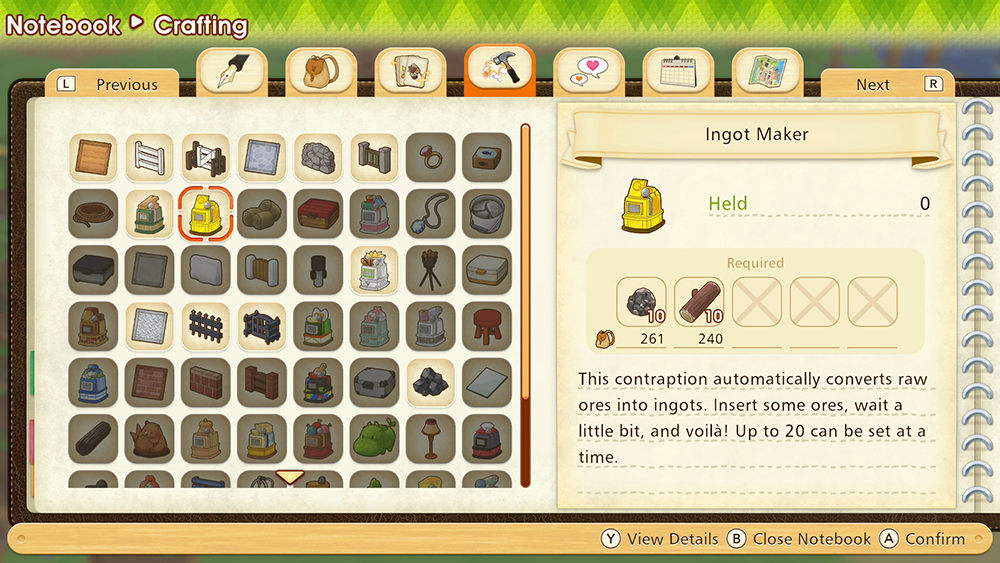Select the round wooden stool recipe
Image resolution: width=1000 pixels, height=563 pixels.
coord(487,326)
